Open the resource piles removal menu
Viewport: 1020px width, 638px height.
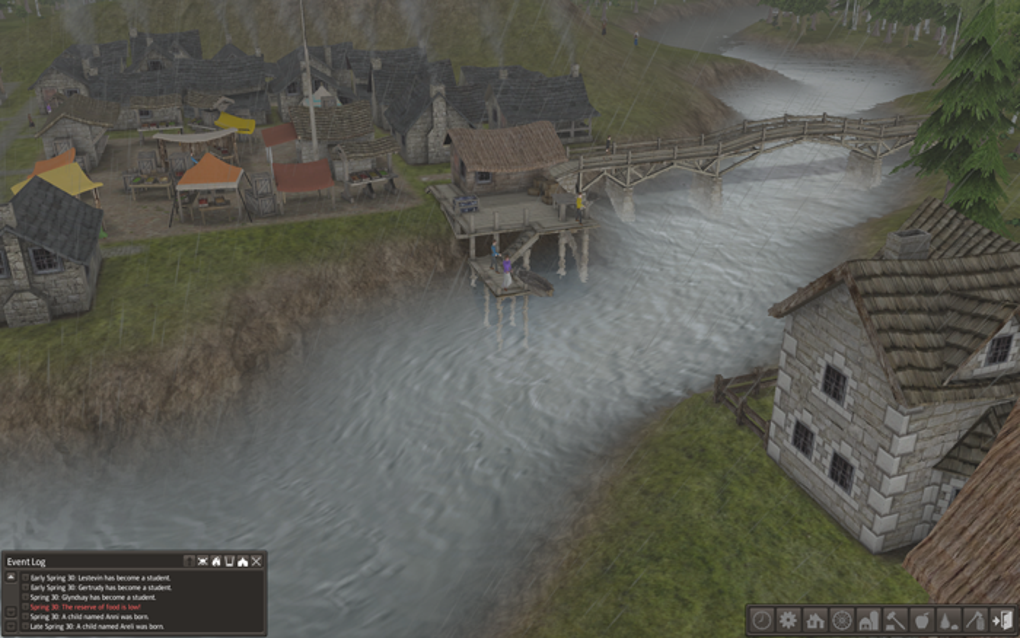(948, 619)
